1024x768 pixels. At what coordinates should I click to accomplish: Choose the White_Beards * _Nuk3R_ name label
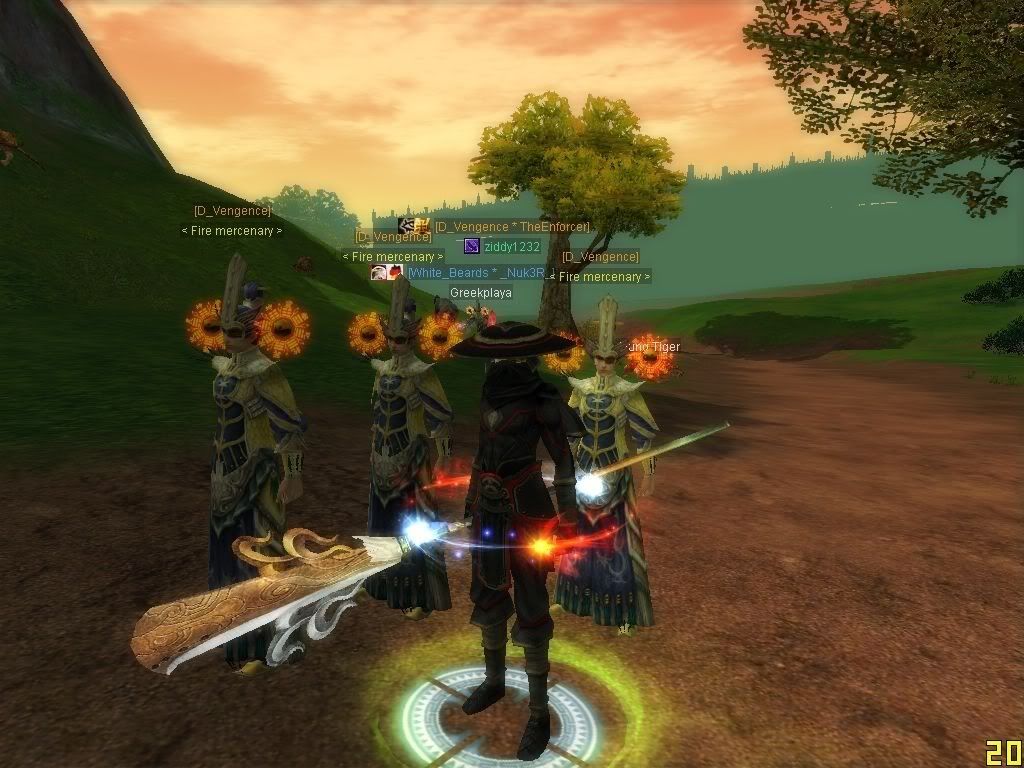pos(478,273)
